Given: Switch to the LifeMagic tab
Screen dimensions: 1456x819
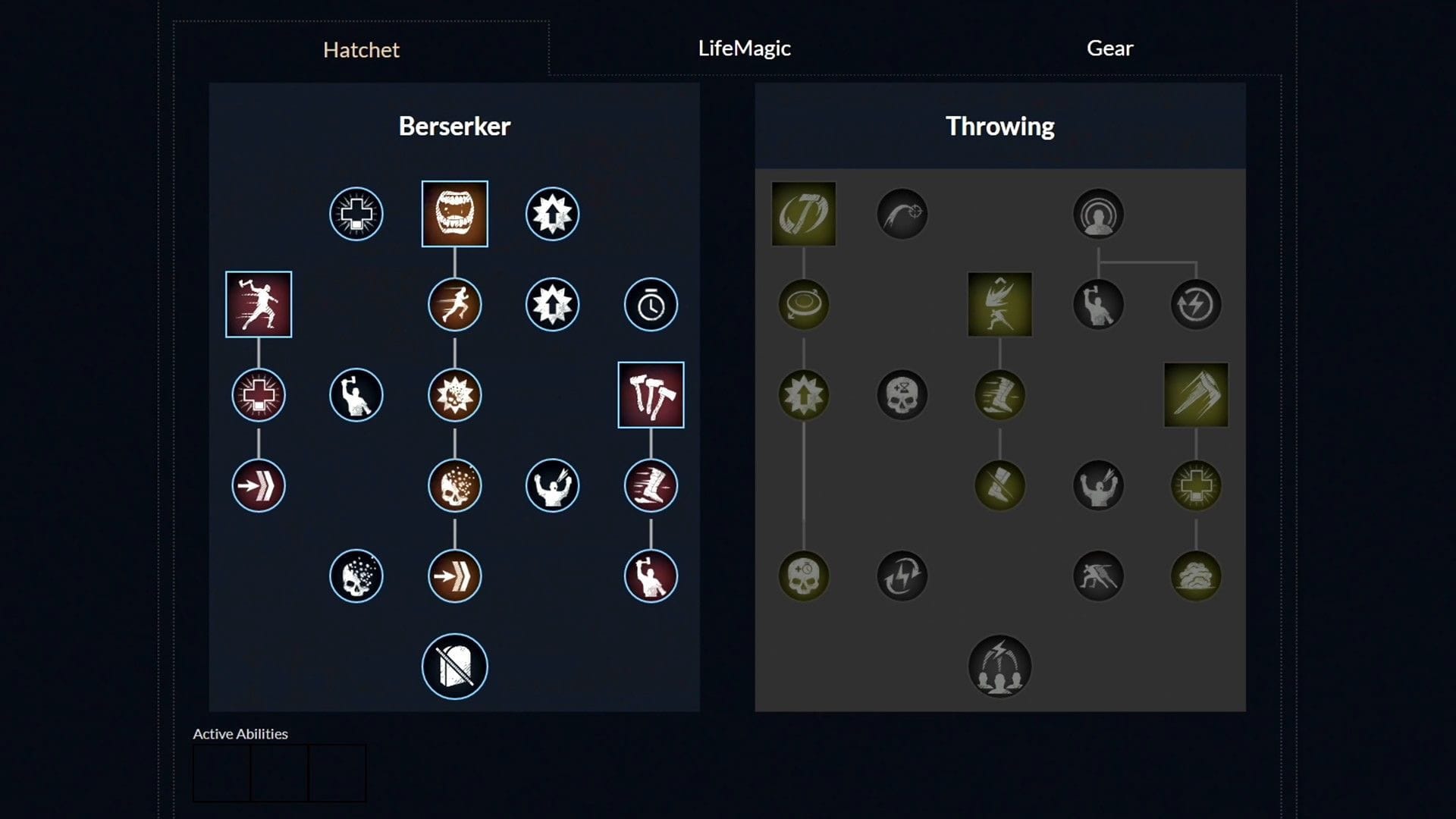Looking at the screenshot, I should [x=744, y=48].
